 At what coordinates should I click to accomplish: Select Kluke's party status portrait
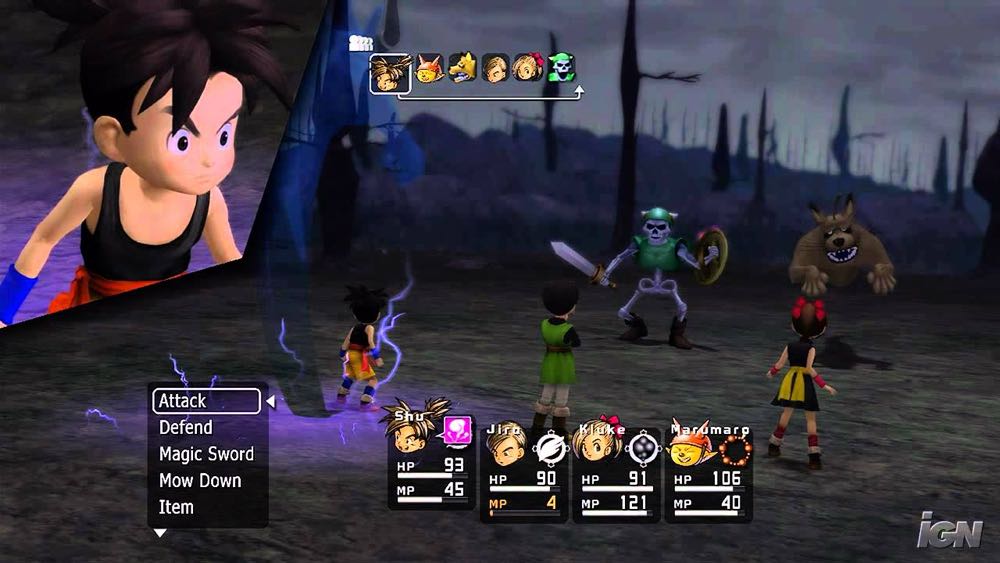(x=594, y=447)
